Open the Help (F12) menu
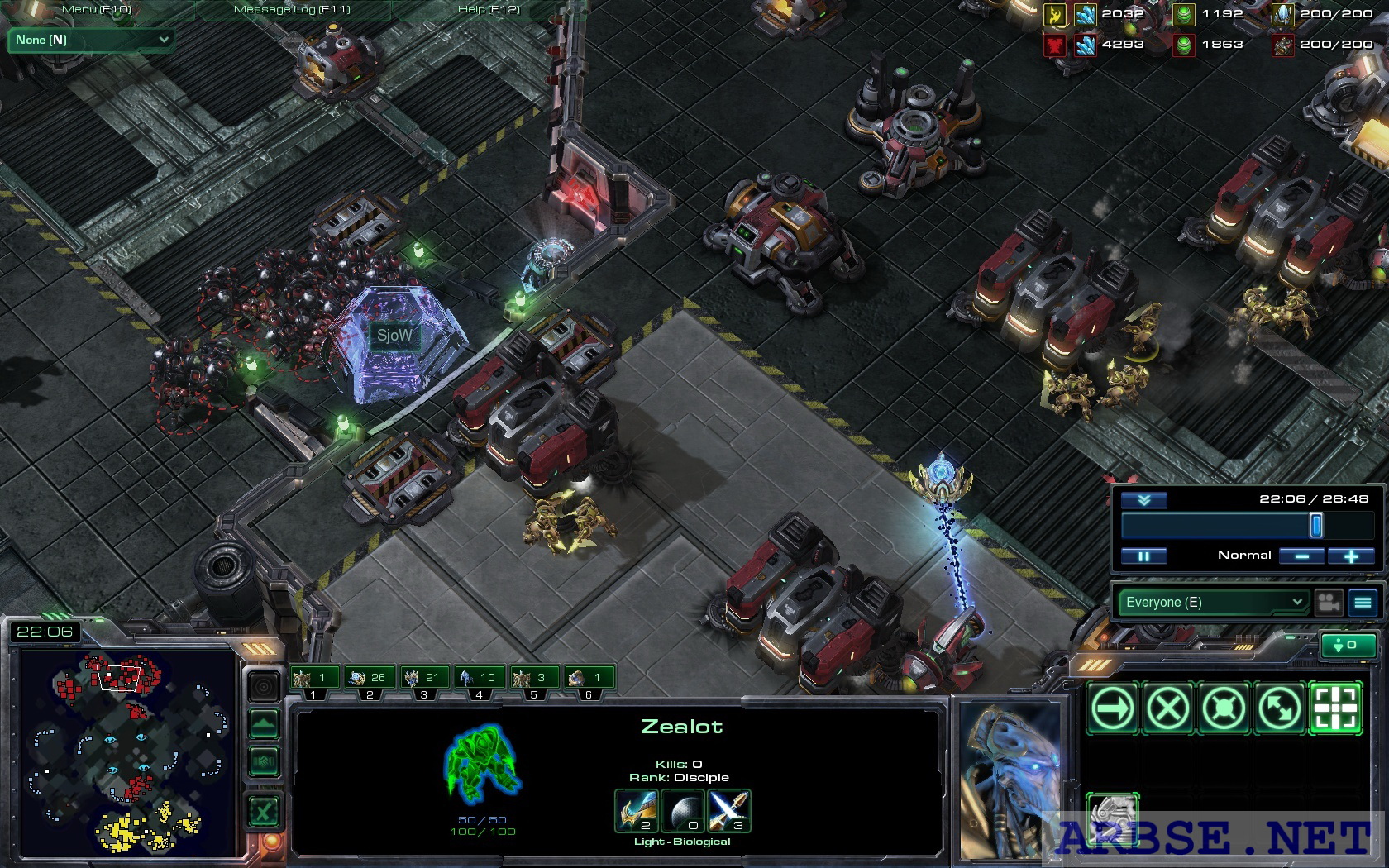 pyautogui.click(x=489, y=9)
